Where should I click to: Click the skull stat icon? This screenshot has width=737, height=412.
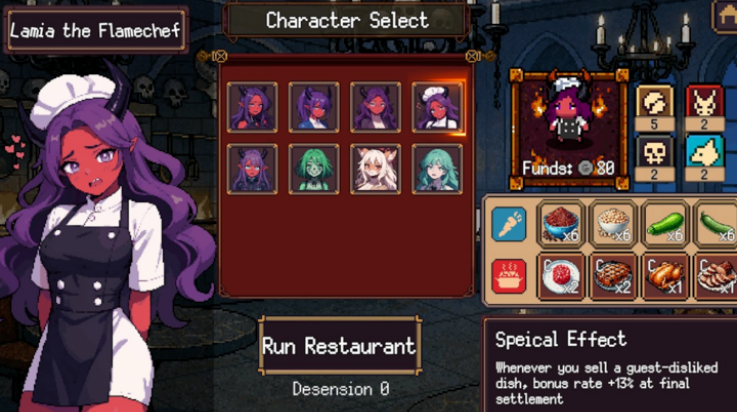tap(654, 153)
